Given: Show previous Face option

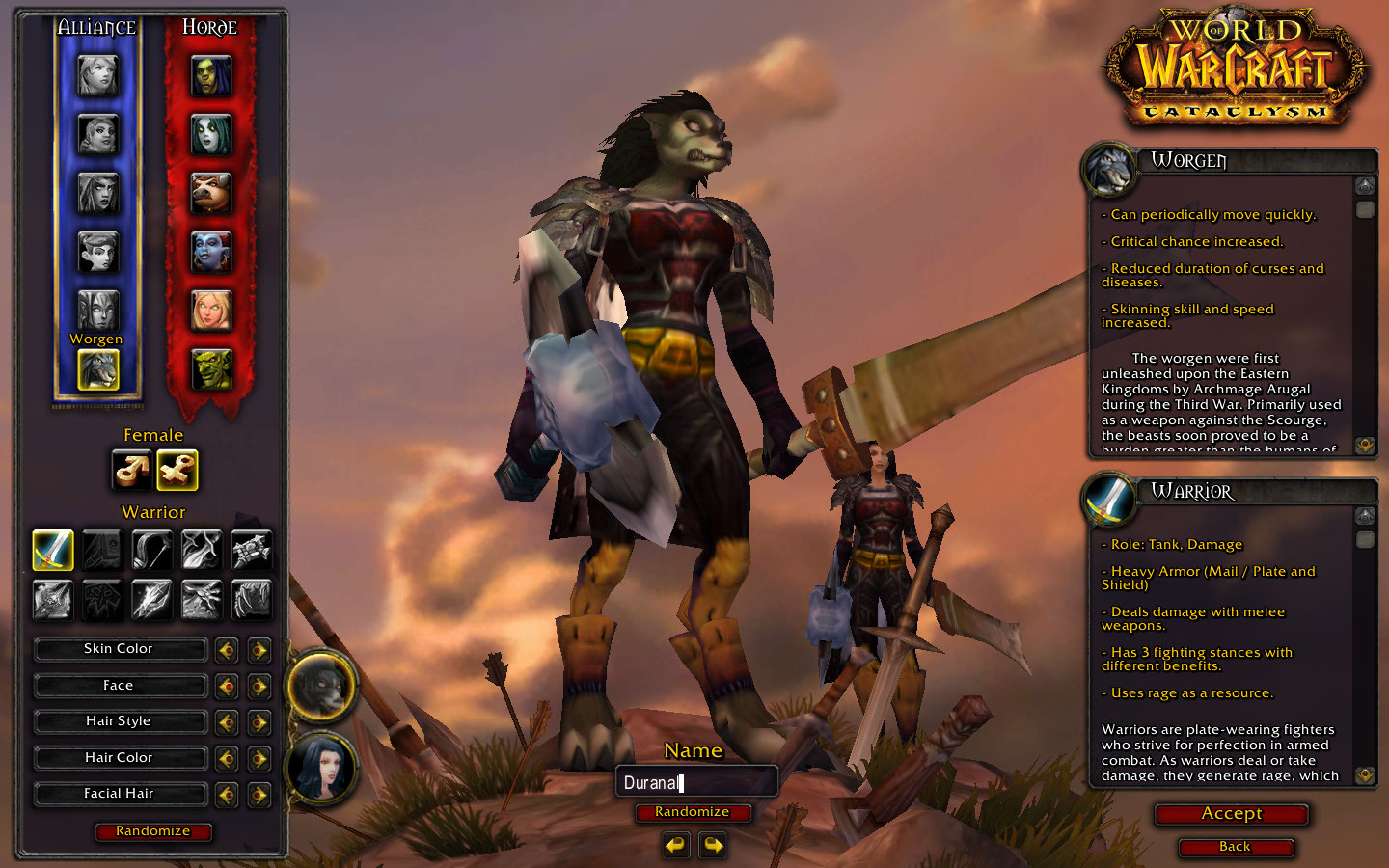Looking at the screenshot, I should click(x=227, y=687).
